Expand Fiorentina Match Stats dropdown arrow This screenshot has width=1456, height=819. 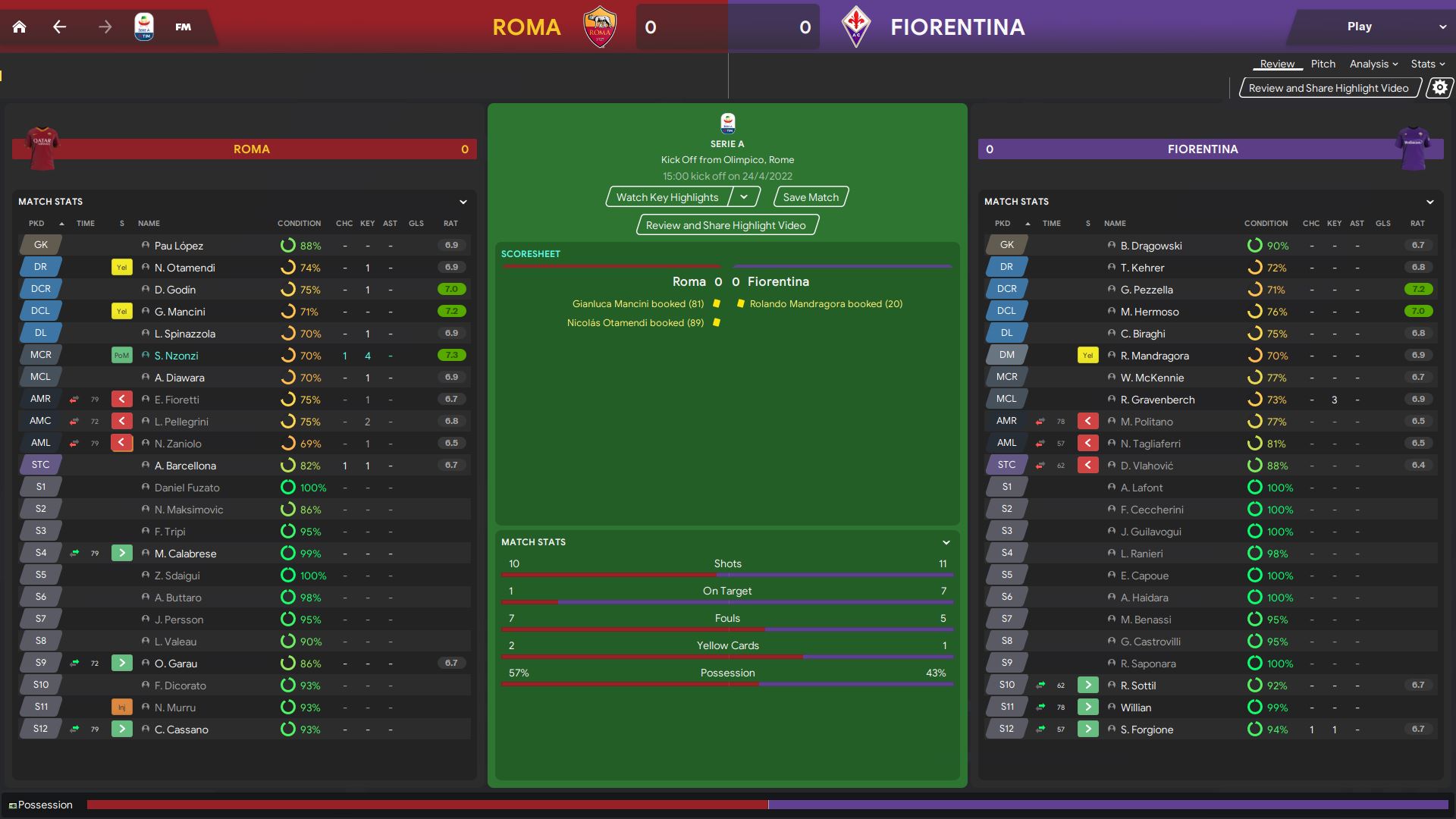[x=1429, y=202]
